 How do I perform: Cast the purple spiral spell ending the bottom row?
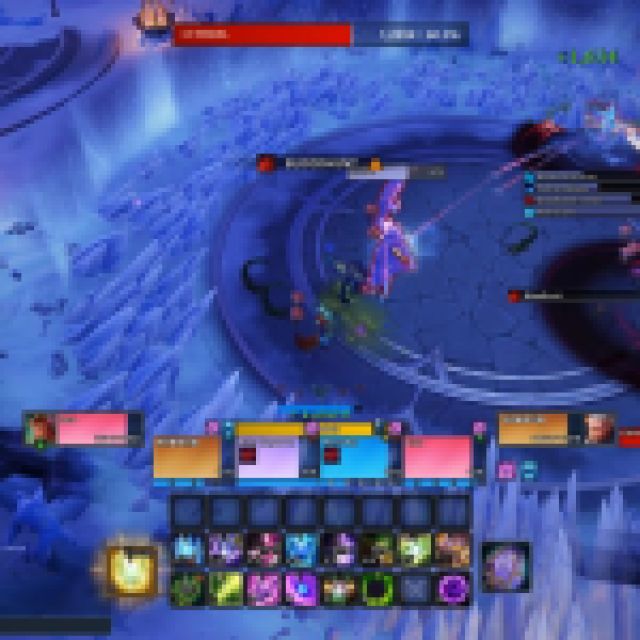pos(452,587)
